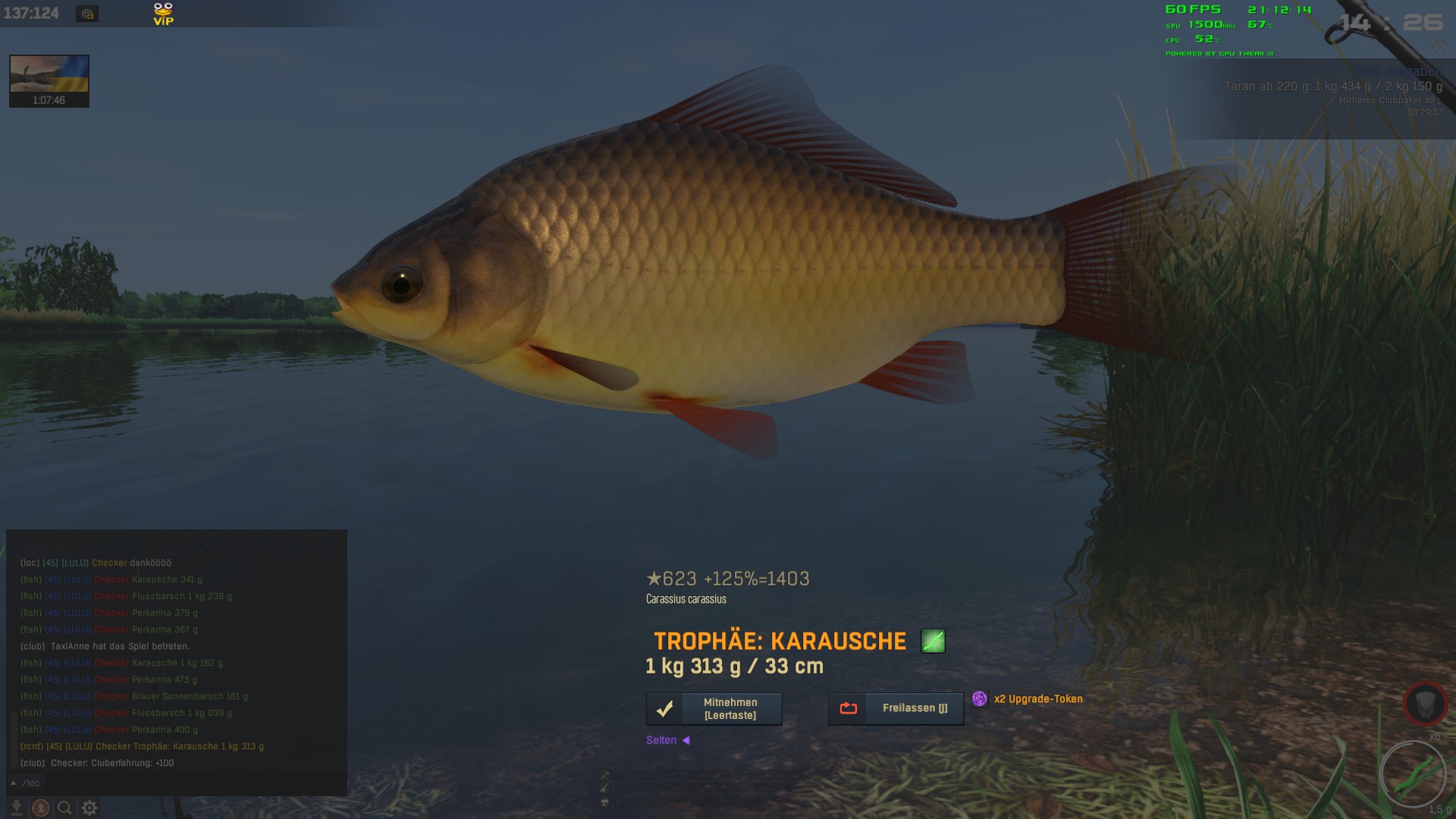Click the x2 Upgrade-Token purple icon
The width and height of the screenshot is (1456, 819).
pos(980,698)
